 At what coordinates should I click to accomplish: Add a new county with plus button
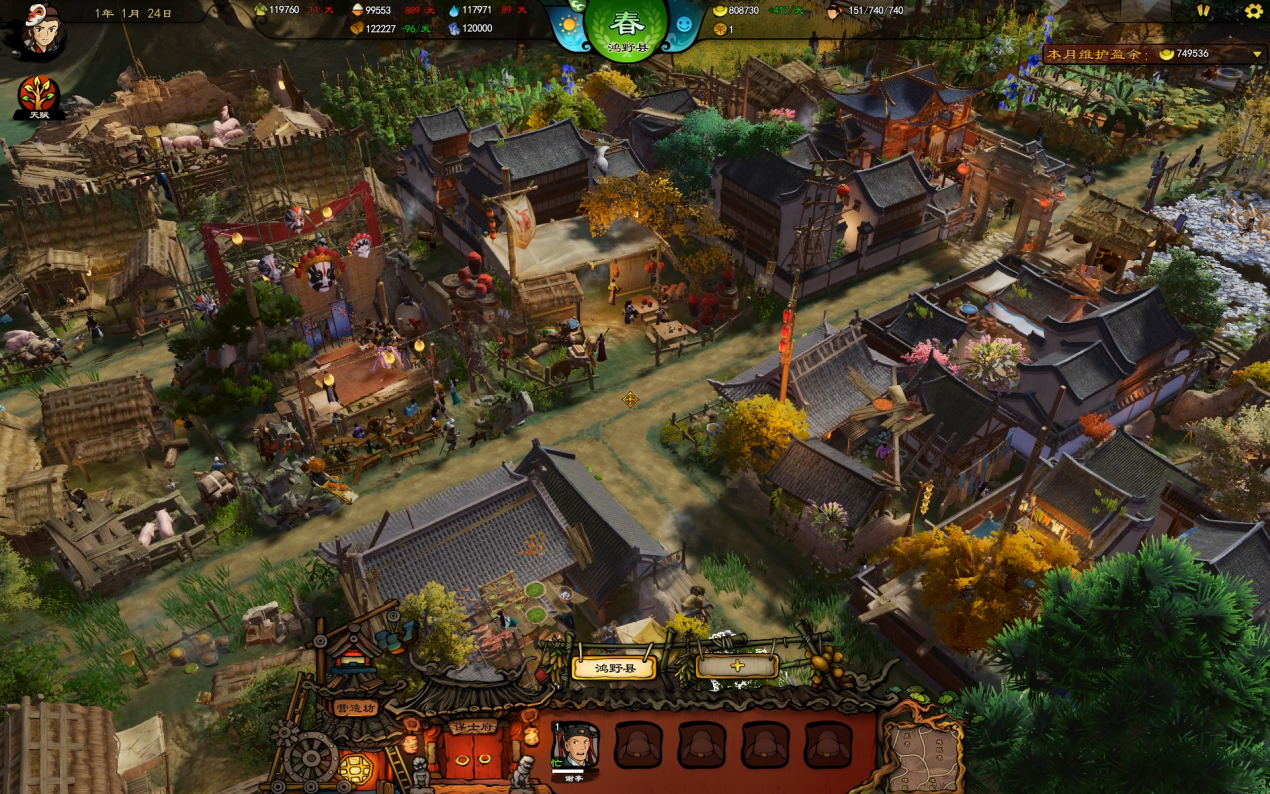pyautogui.click(x=737, y=666)
